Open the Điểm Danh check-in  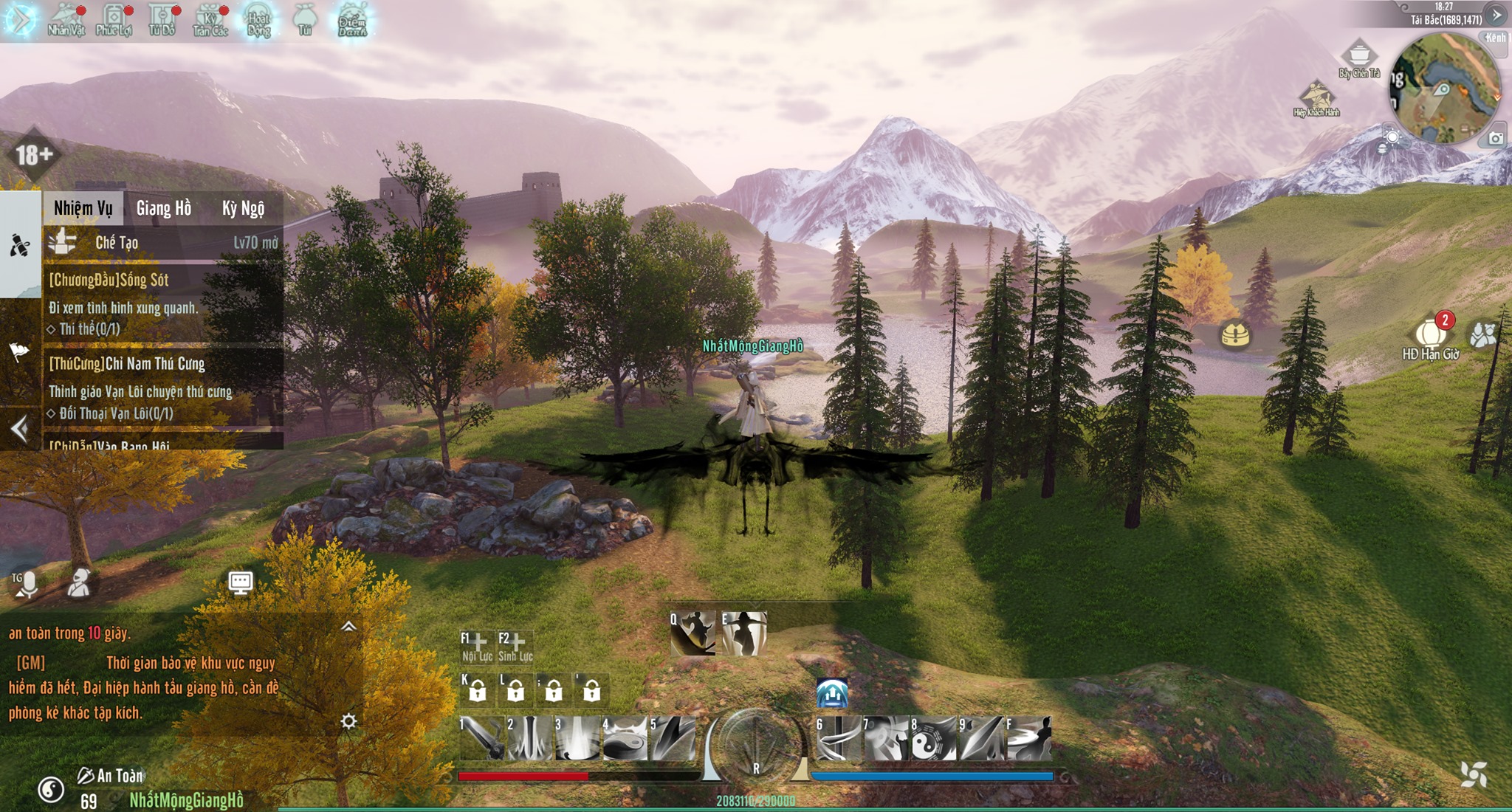[352, 20]
